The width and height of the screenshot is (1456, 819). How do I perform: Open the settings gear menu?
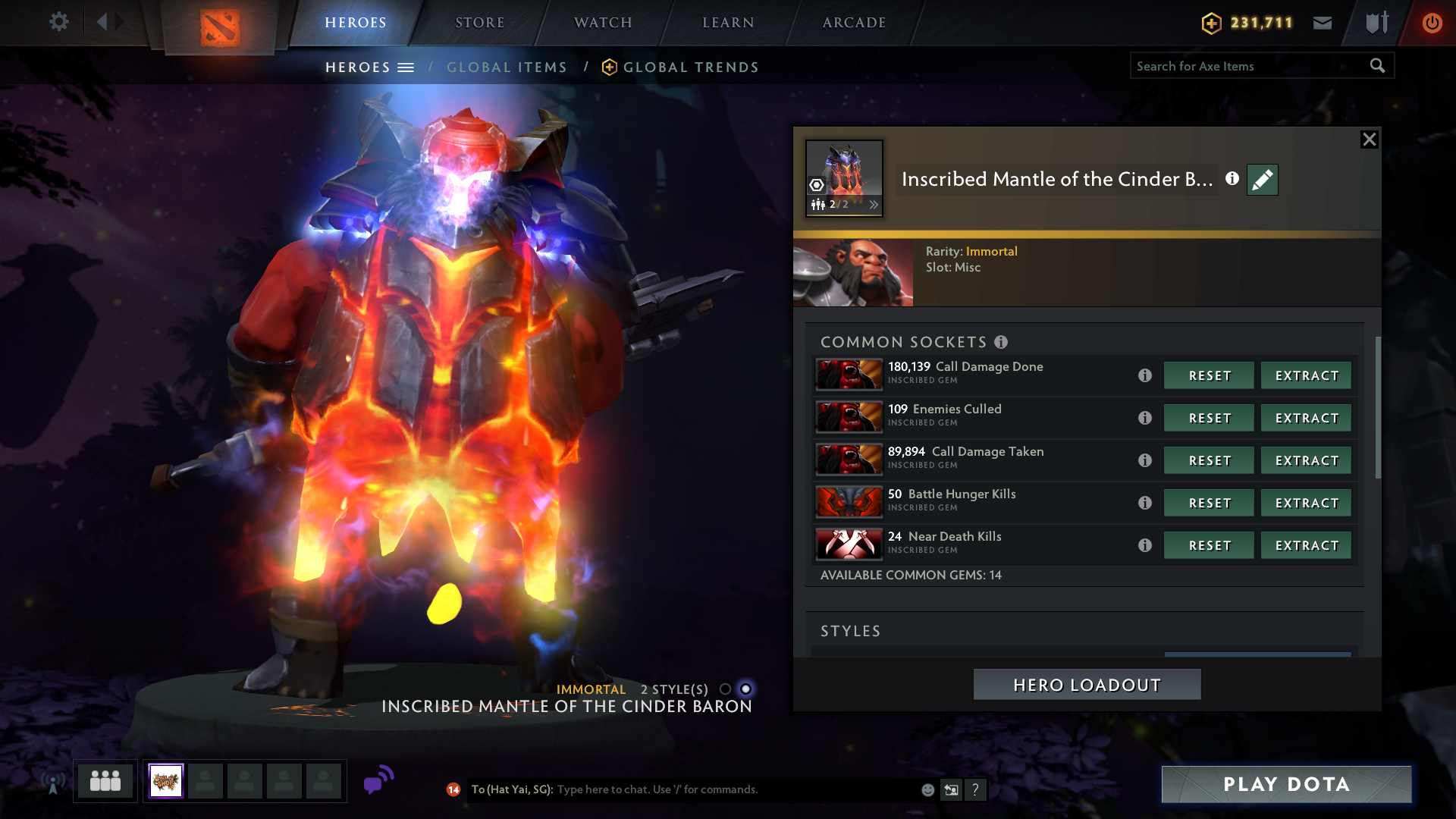(x=58, y=22)
